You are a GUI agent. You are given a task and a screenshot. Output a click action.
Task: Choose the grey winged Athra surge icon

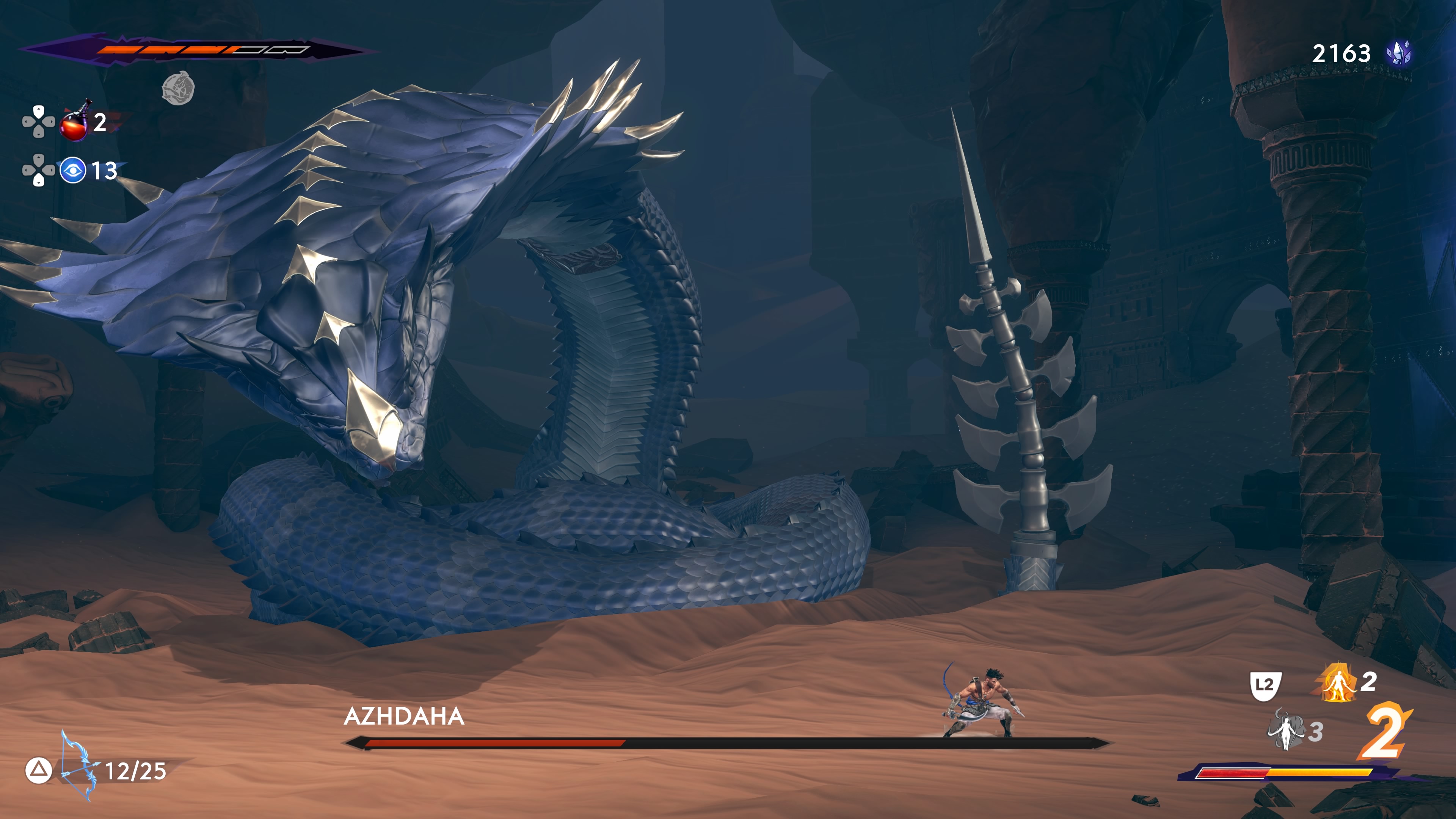coord(1286,730)
